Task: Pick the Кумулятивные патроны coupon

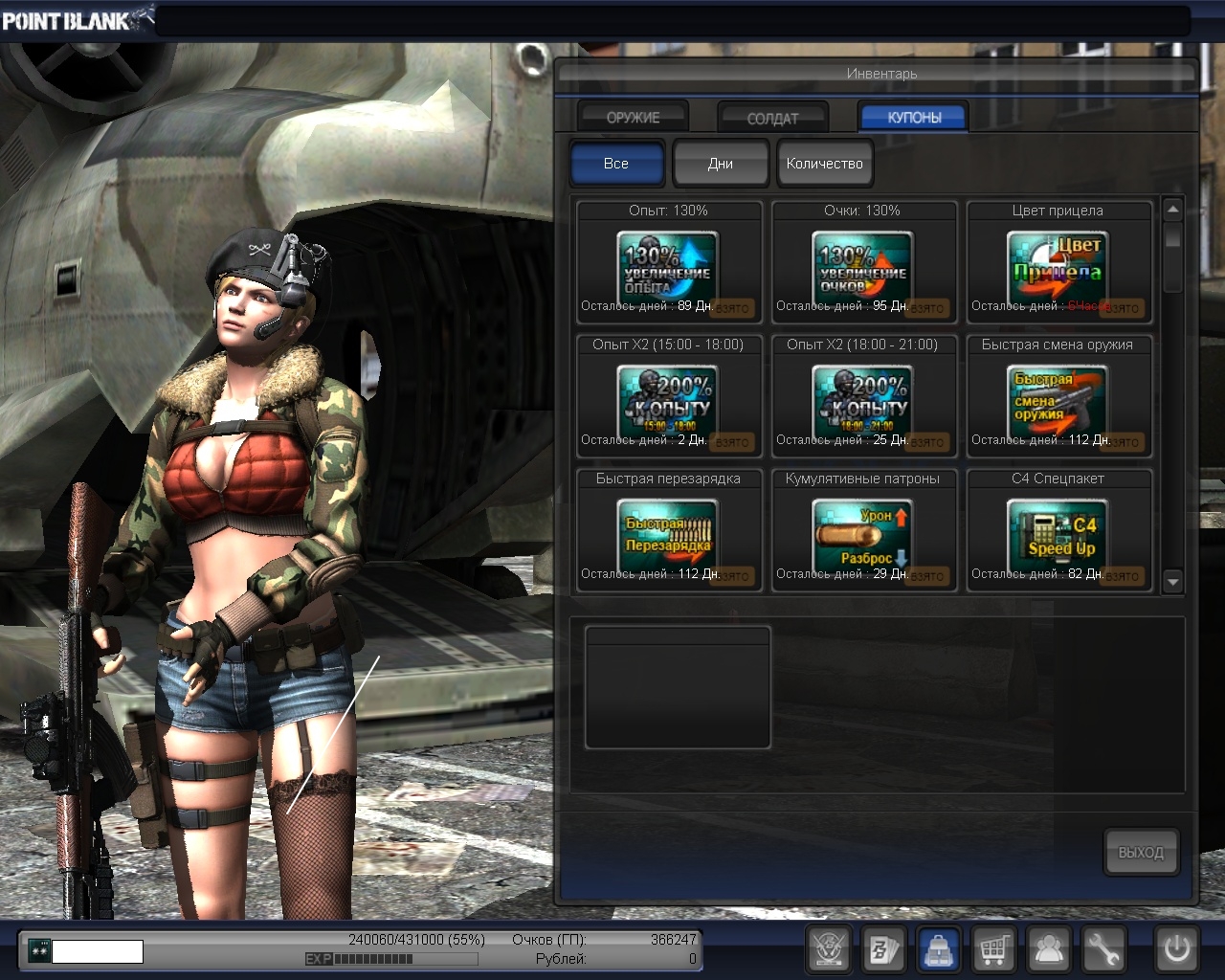Action: [863, 531]
